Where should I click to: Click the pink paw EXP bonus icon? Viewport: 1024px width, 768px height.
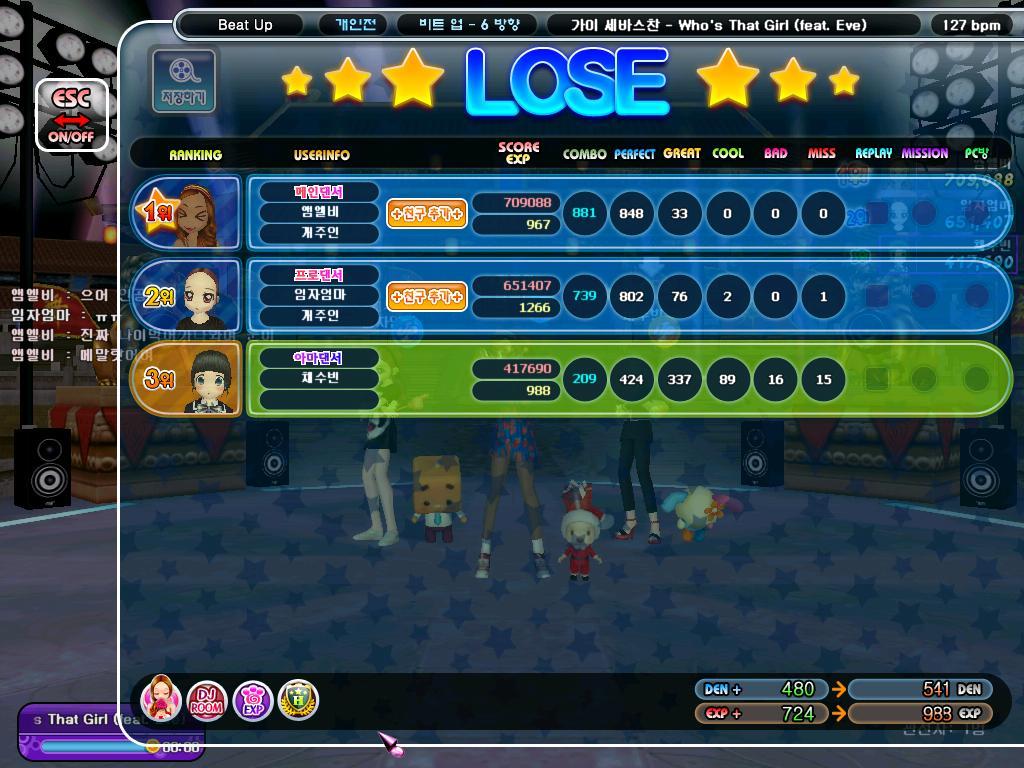(x=252, y=700)
